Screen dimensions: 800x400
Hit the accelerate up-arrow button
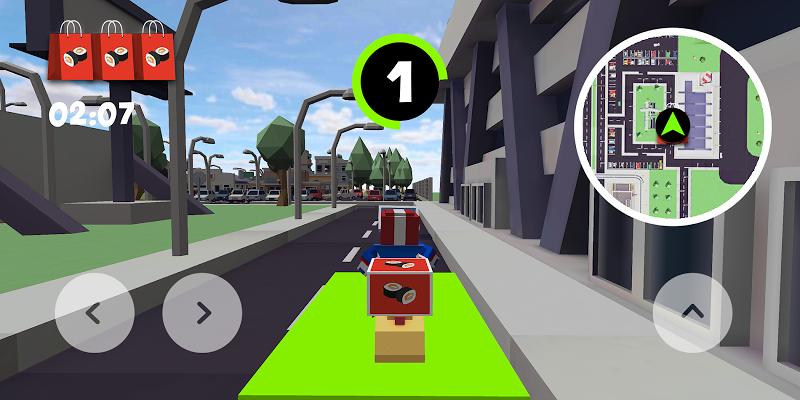point(692,312)
